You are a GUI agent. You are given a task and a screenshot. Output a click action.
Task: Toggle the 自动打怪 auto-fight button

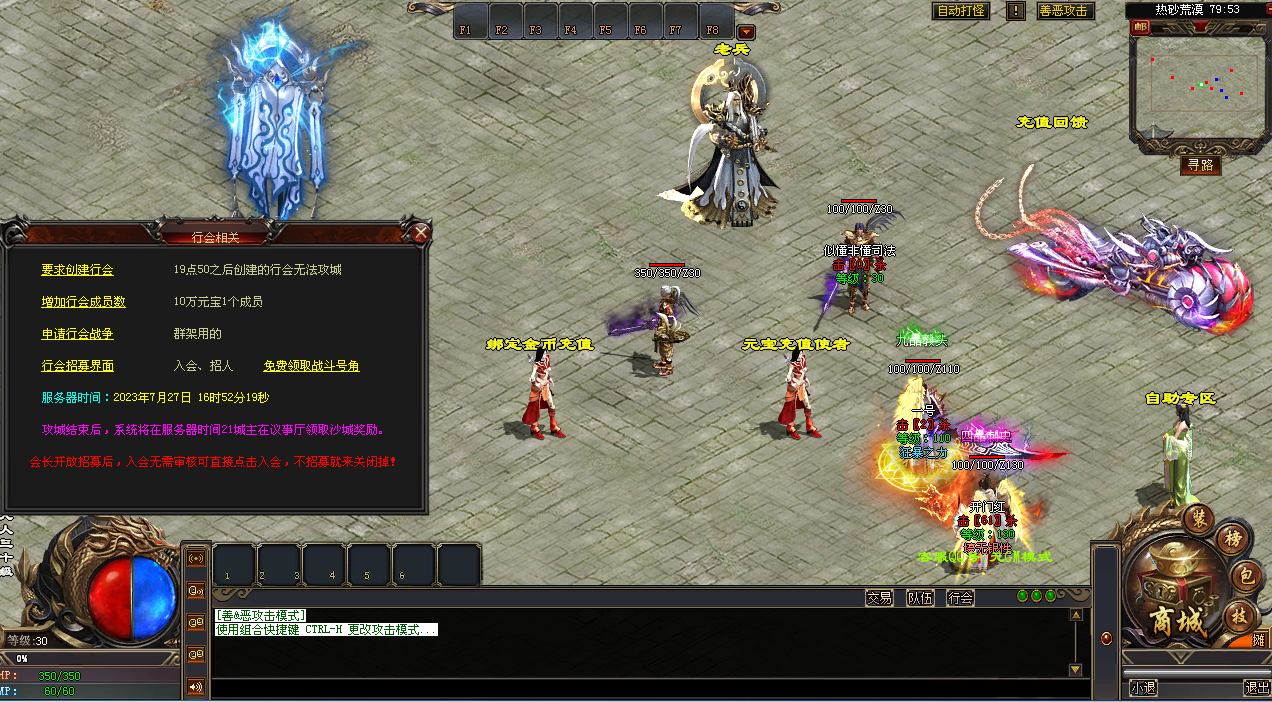pos(960,11)
